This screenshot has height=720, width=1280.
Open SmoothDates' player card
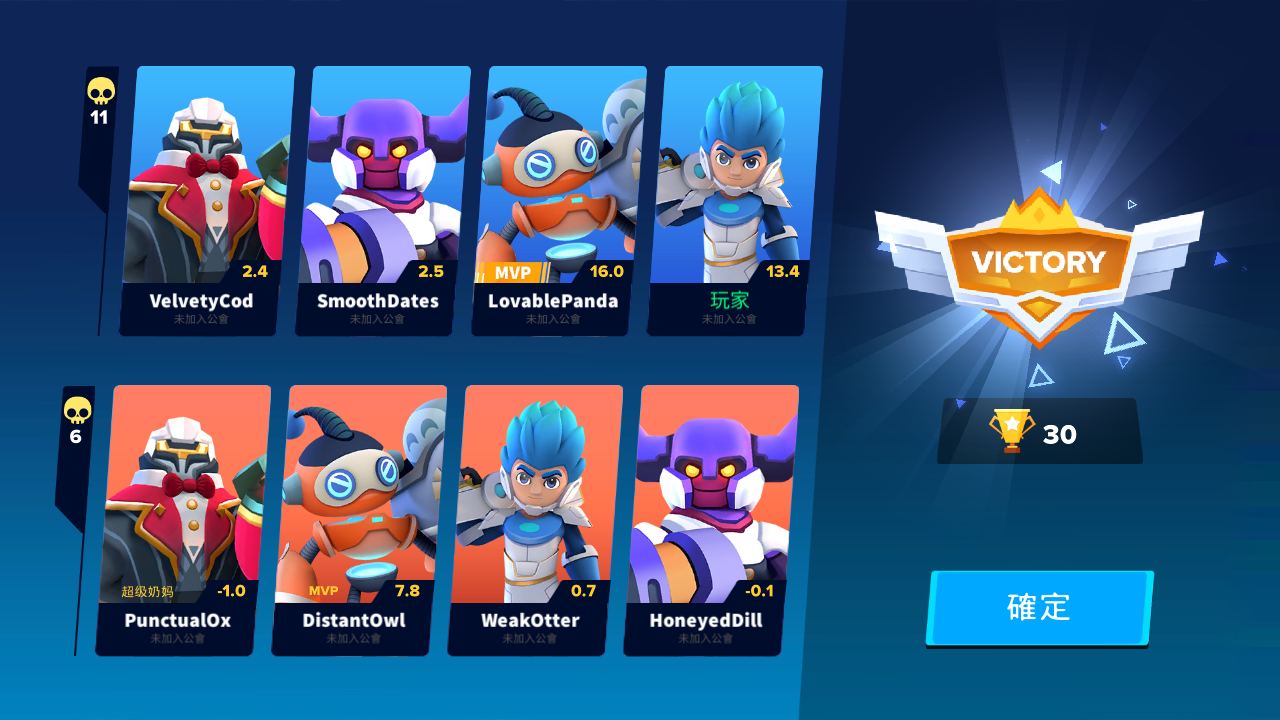382,200
